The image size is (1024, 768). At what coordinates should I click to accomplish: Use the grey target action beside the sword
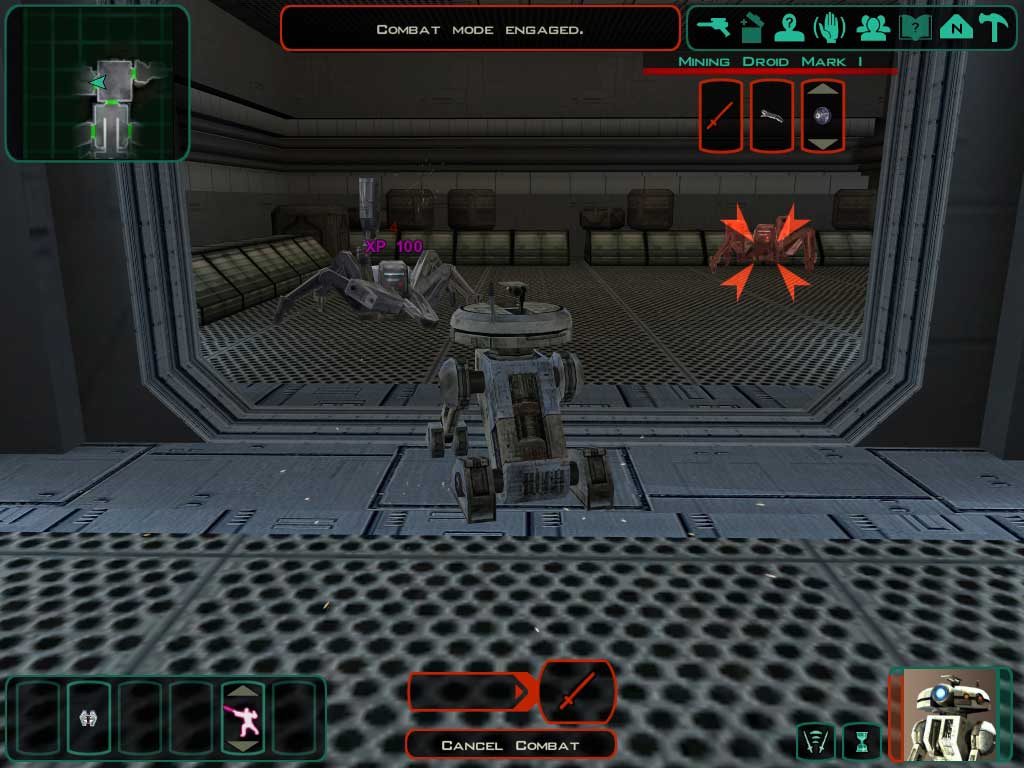[771, 116]
